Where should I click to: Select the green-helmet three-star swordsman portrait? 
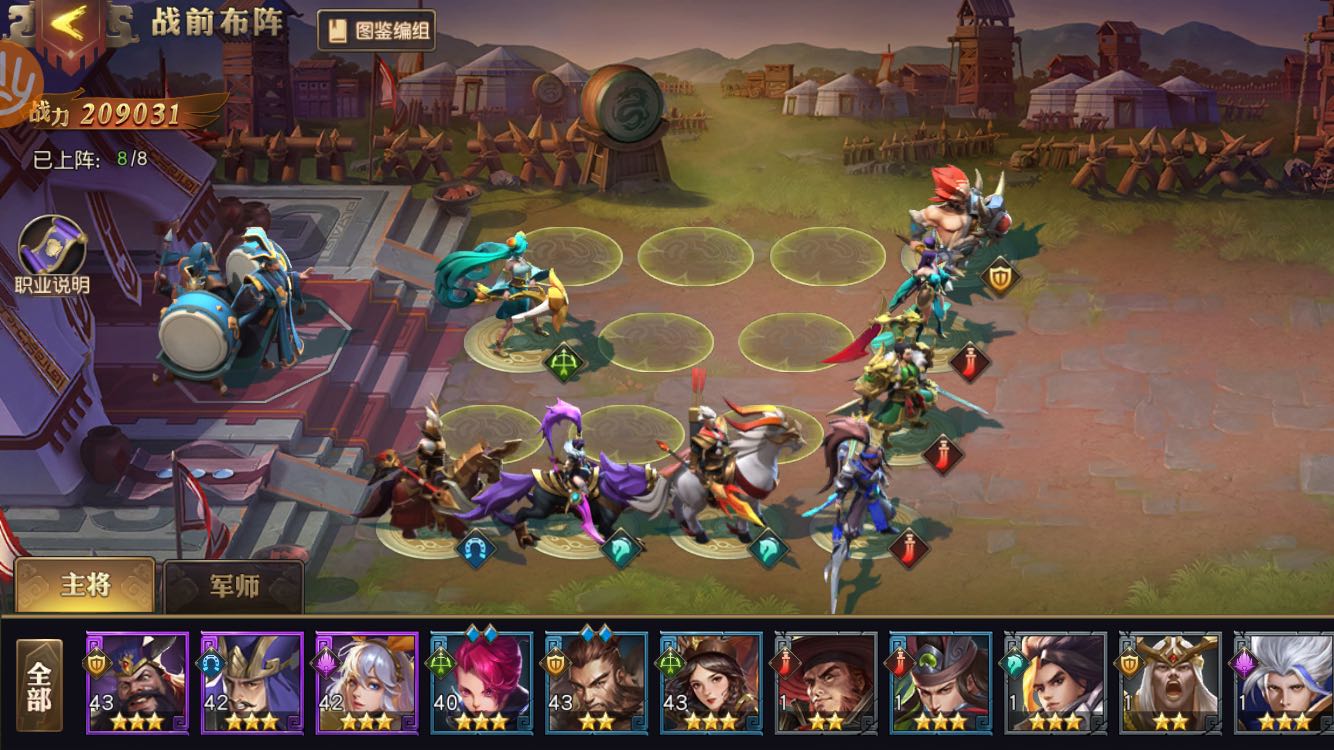click(940, 682)
